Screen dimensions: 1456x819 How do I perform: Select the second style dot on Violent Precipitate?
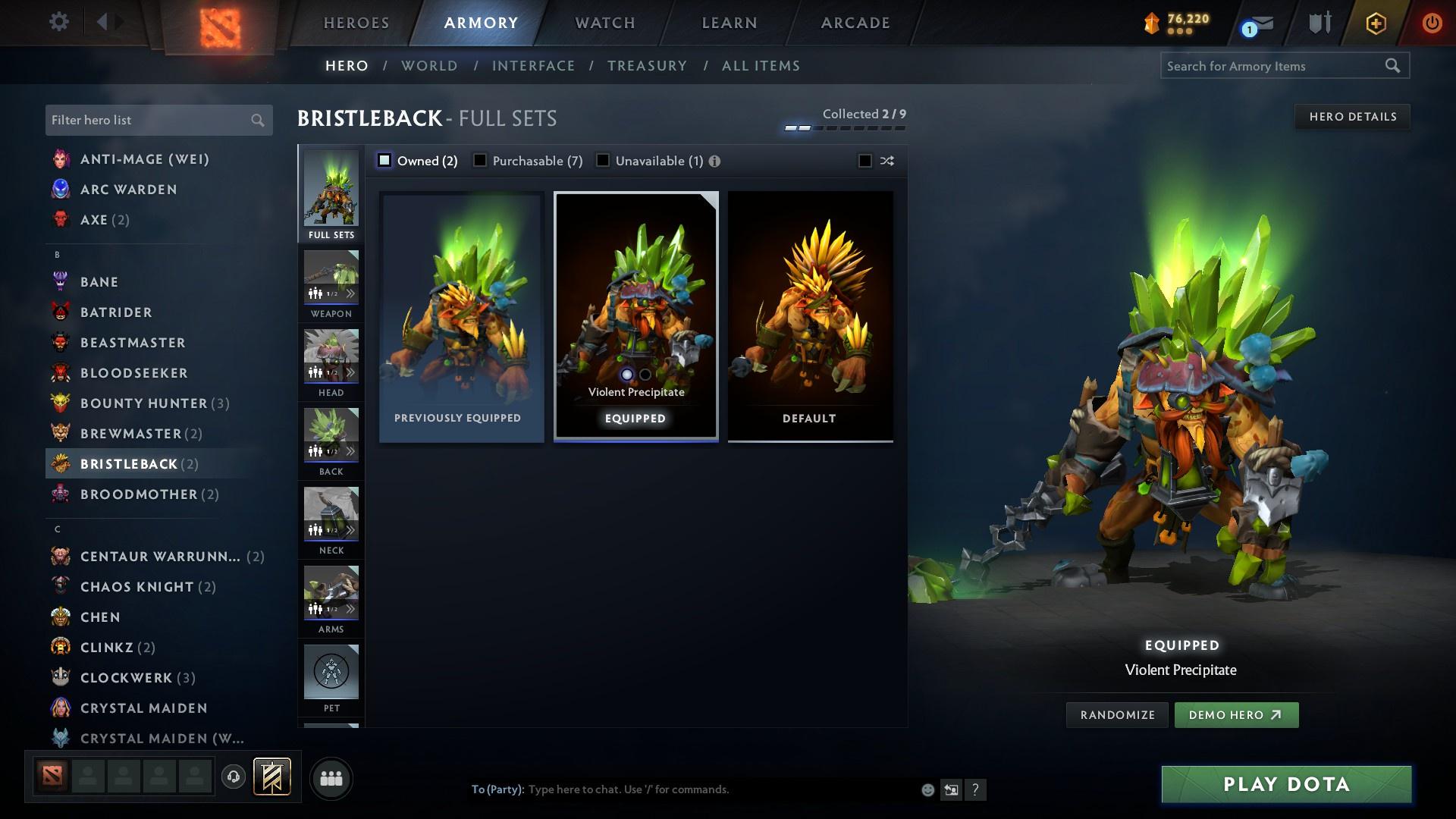tap(645, 375)
